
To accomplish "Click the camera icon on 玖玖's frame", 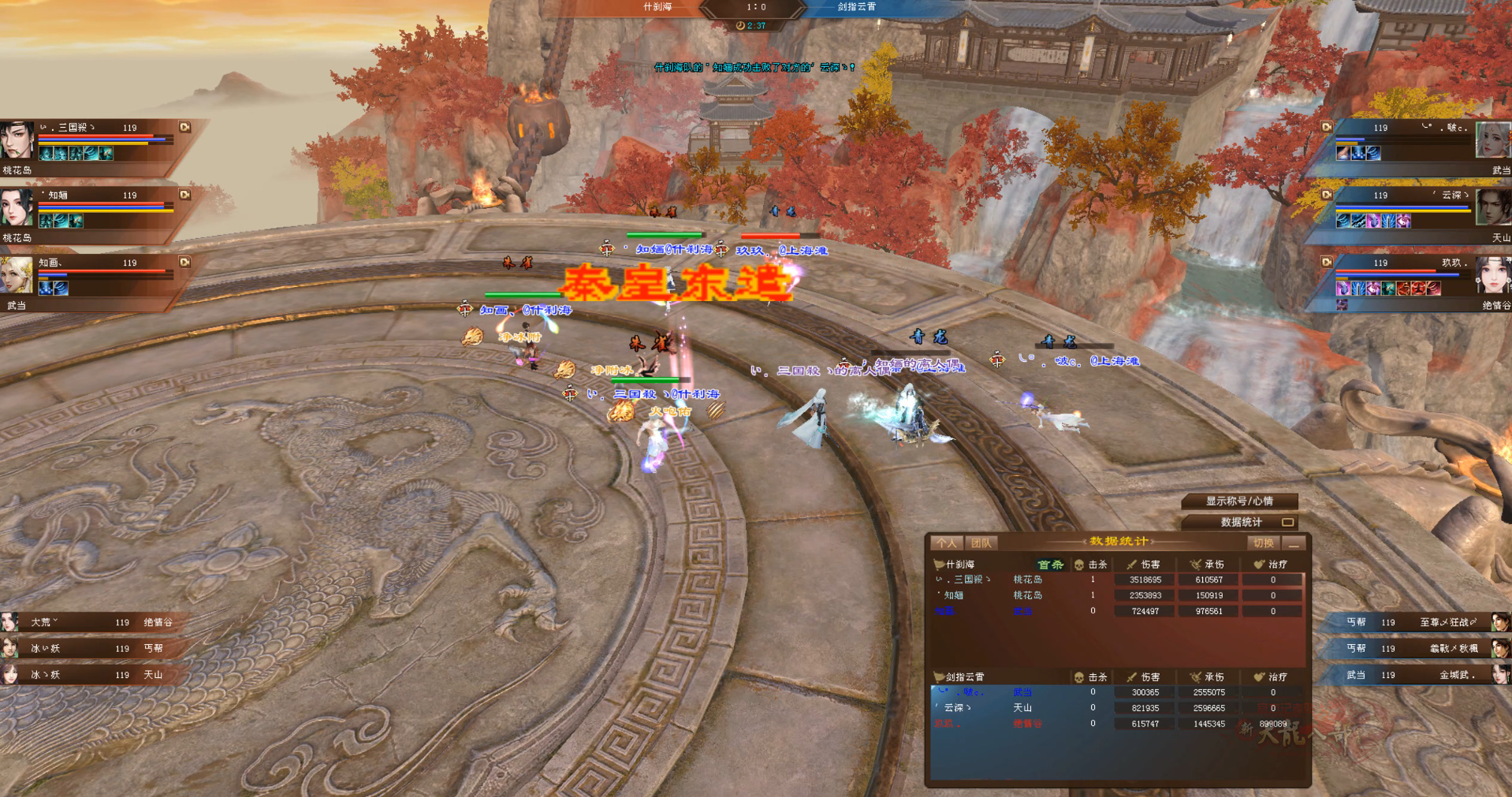I will [x=1326, y=260].
